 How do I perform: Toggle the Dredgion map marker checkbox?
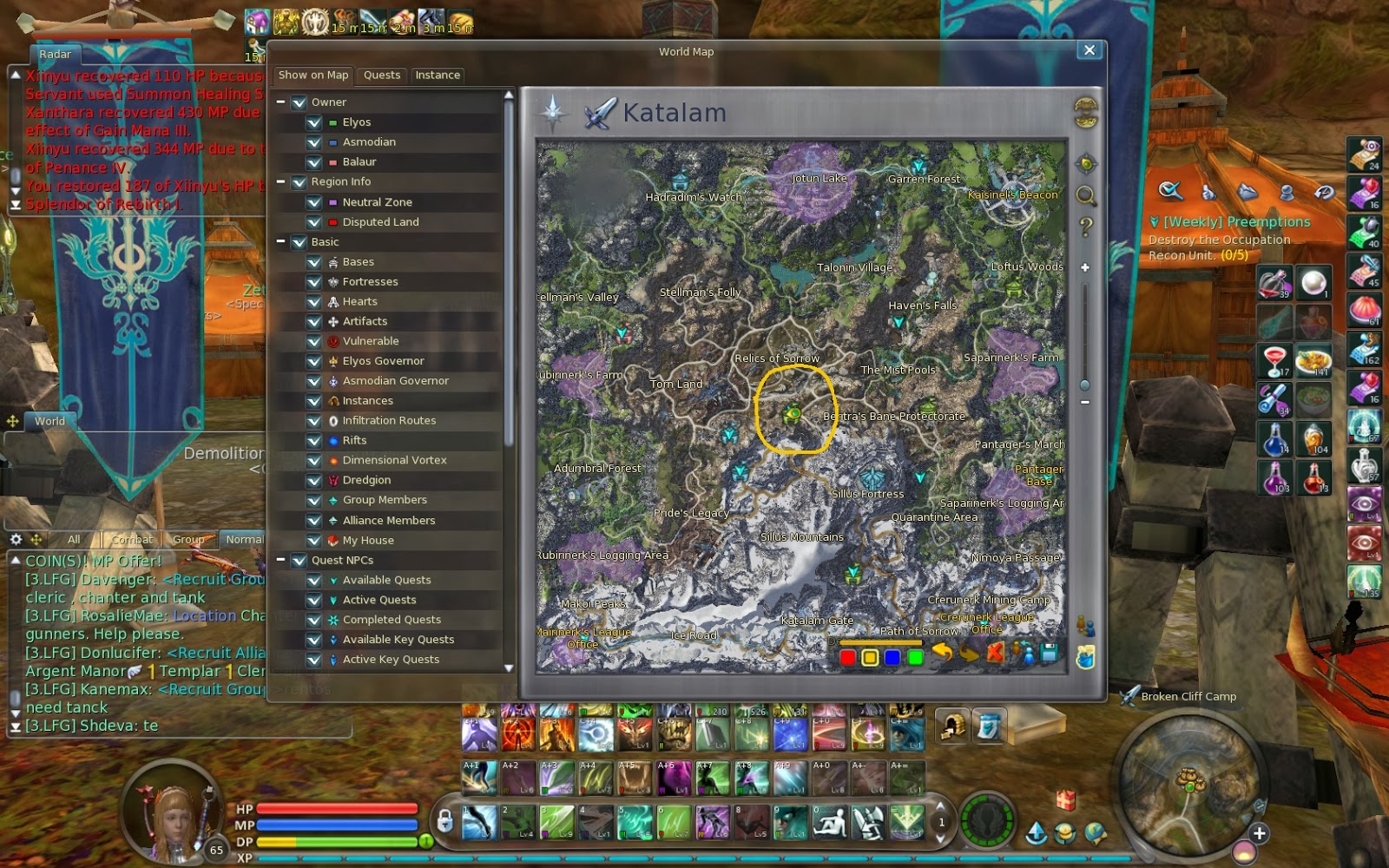pos(314,480)
